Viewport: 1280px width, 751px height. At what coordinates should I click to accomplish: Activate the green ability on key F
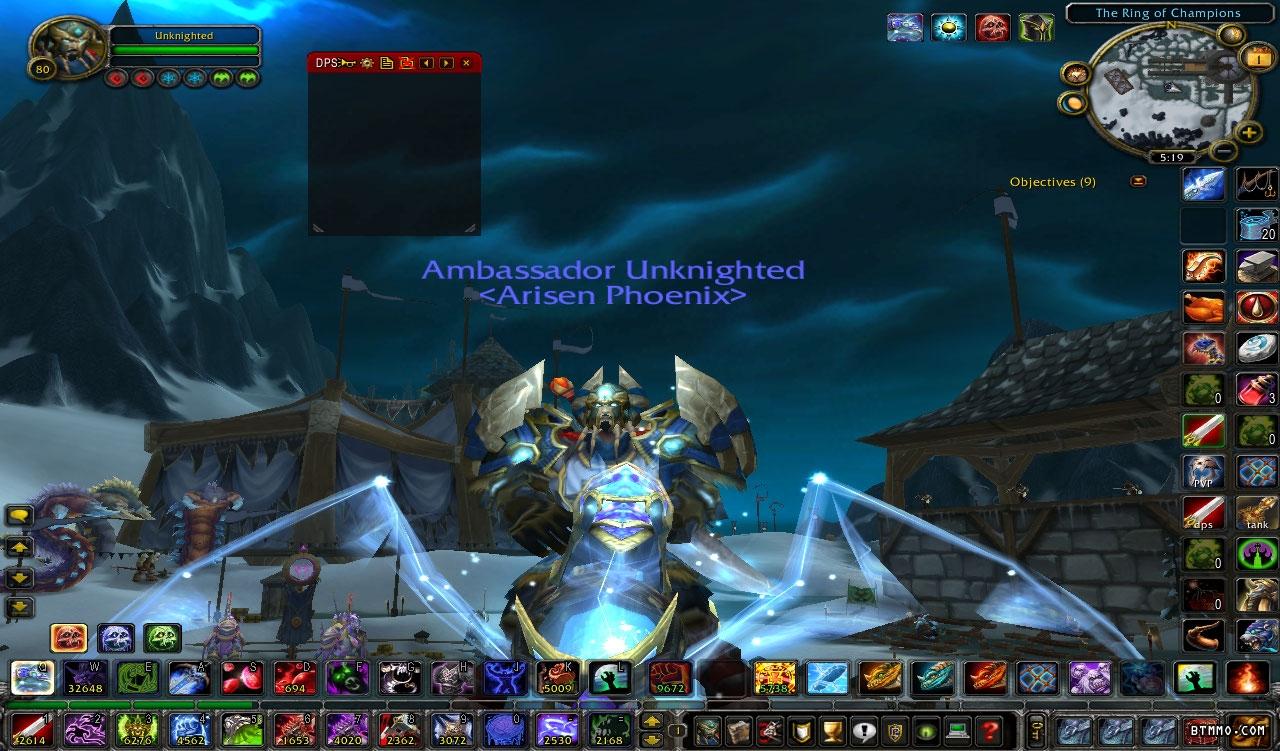pyautogui.click(x=344, y=677)
